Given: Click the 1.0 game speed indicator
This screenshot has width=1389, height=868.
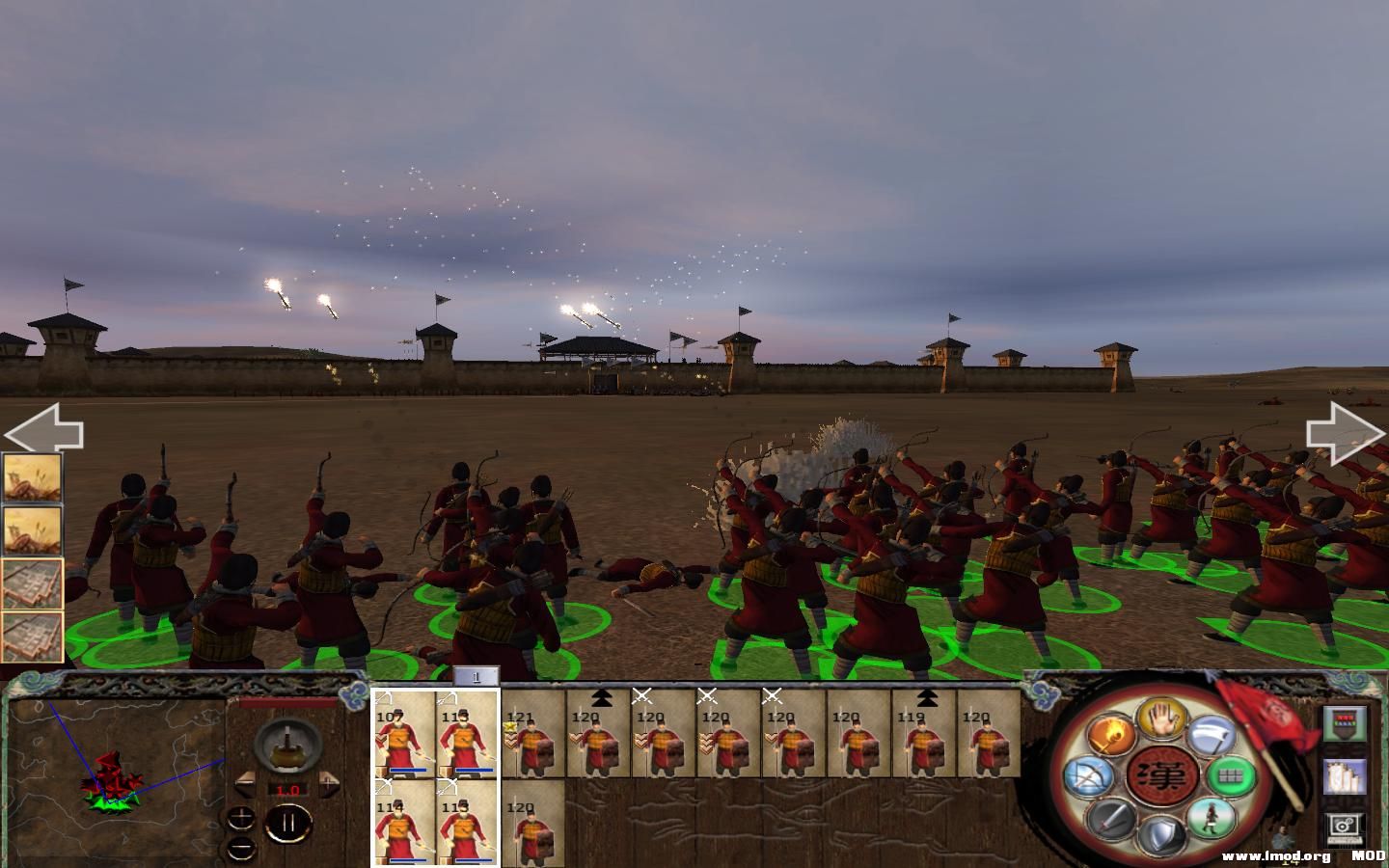Looking at the screenshot, I should tap(288, 790).
